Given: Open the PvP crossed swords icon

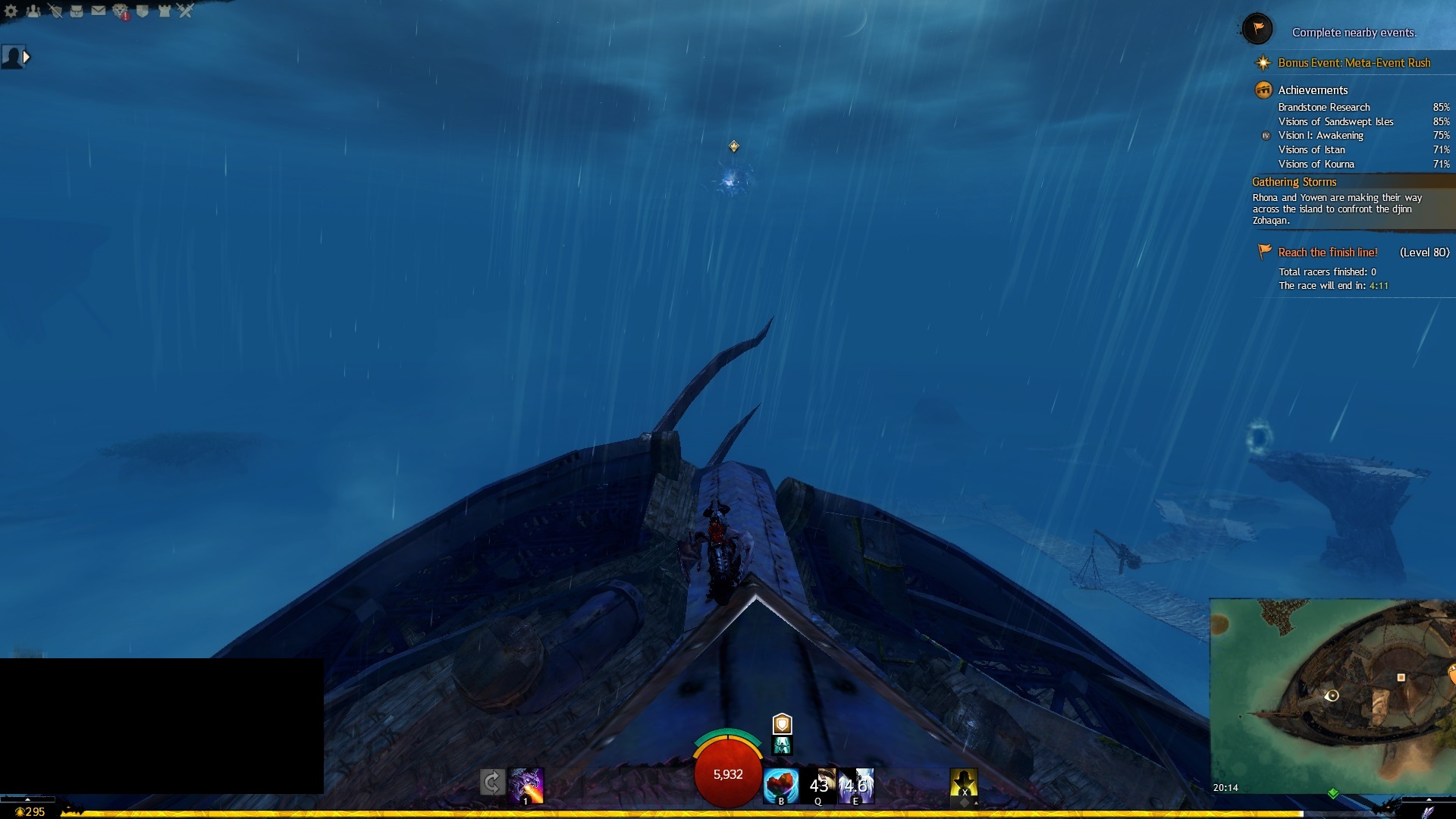Looking at the screenshot, I should [186, 11].
